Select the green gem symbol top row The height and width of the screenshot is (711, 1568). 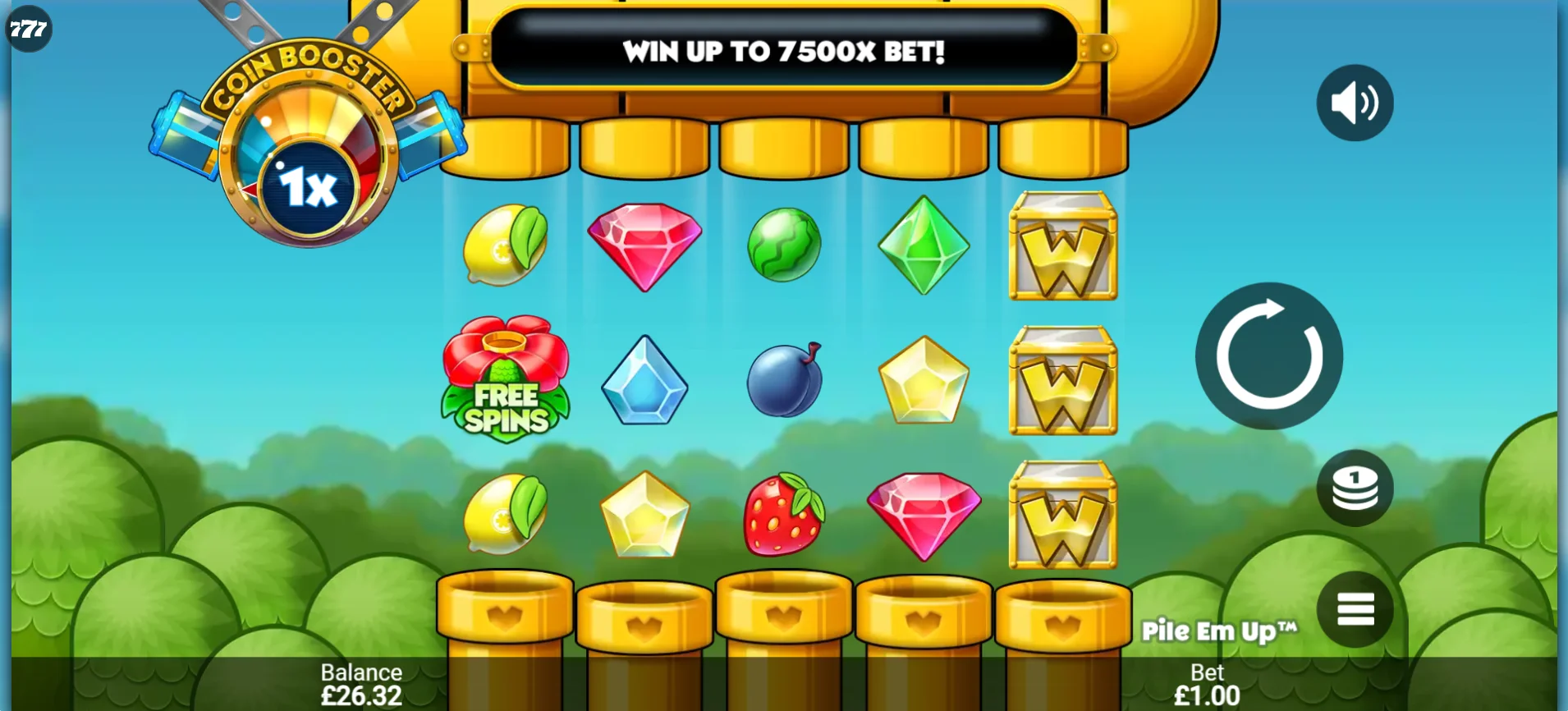pyautogui.click(x=924, y=244)
